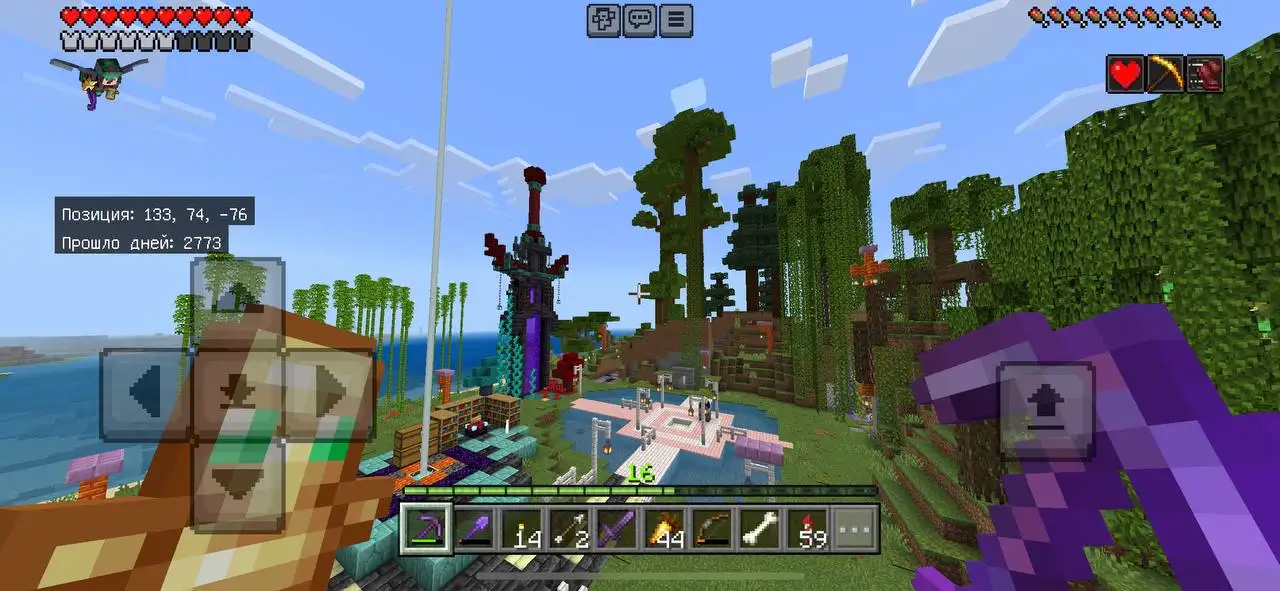The width and height of the screenshot is (1280, 591).
Task: Select the torch stack of 14
Action: click(x=521, y=528)
